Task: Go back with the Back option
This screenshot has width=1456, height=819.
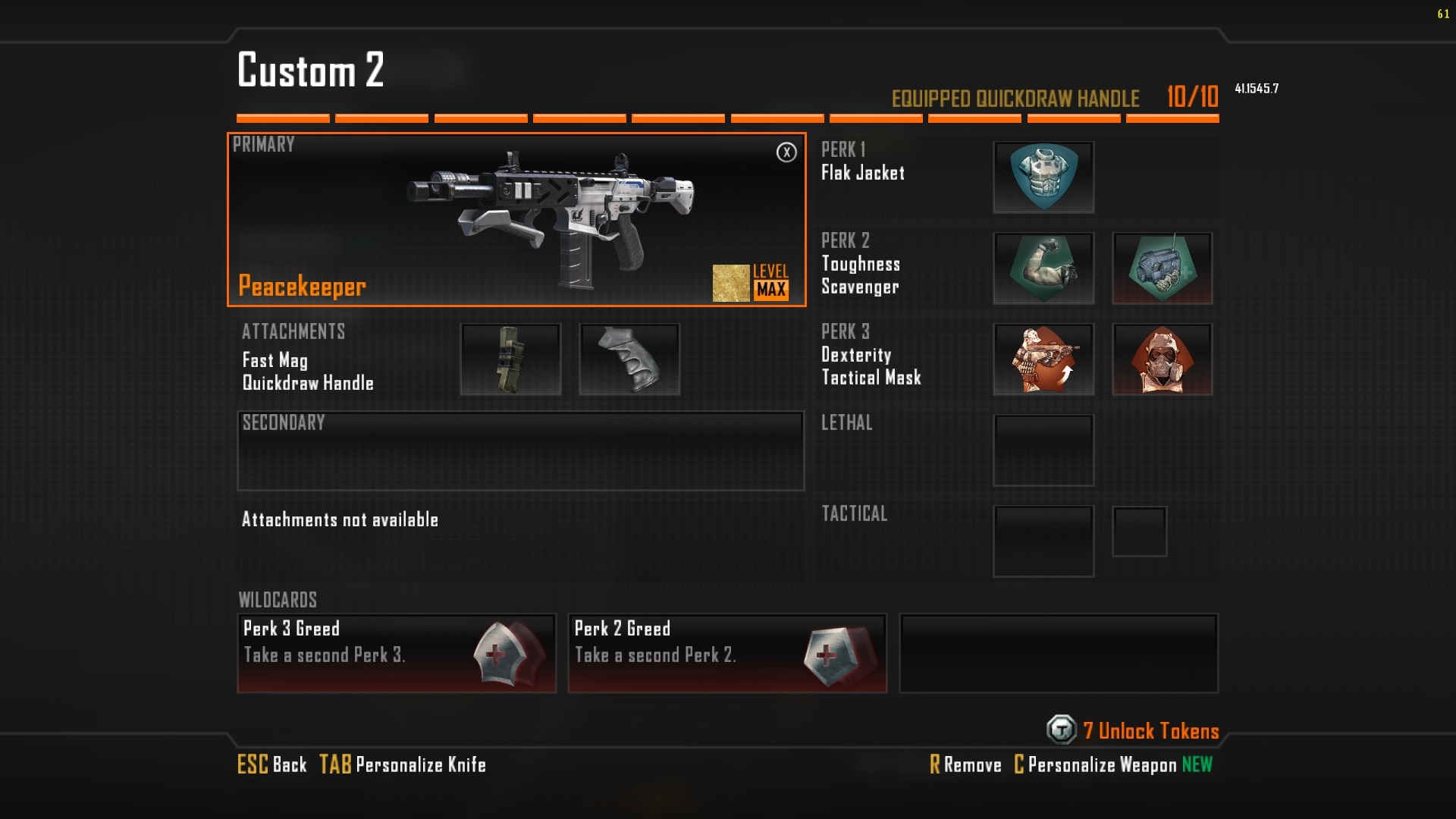Action: click(x=272, y=764)
